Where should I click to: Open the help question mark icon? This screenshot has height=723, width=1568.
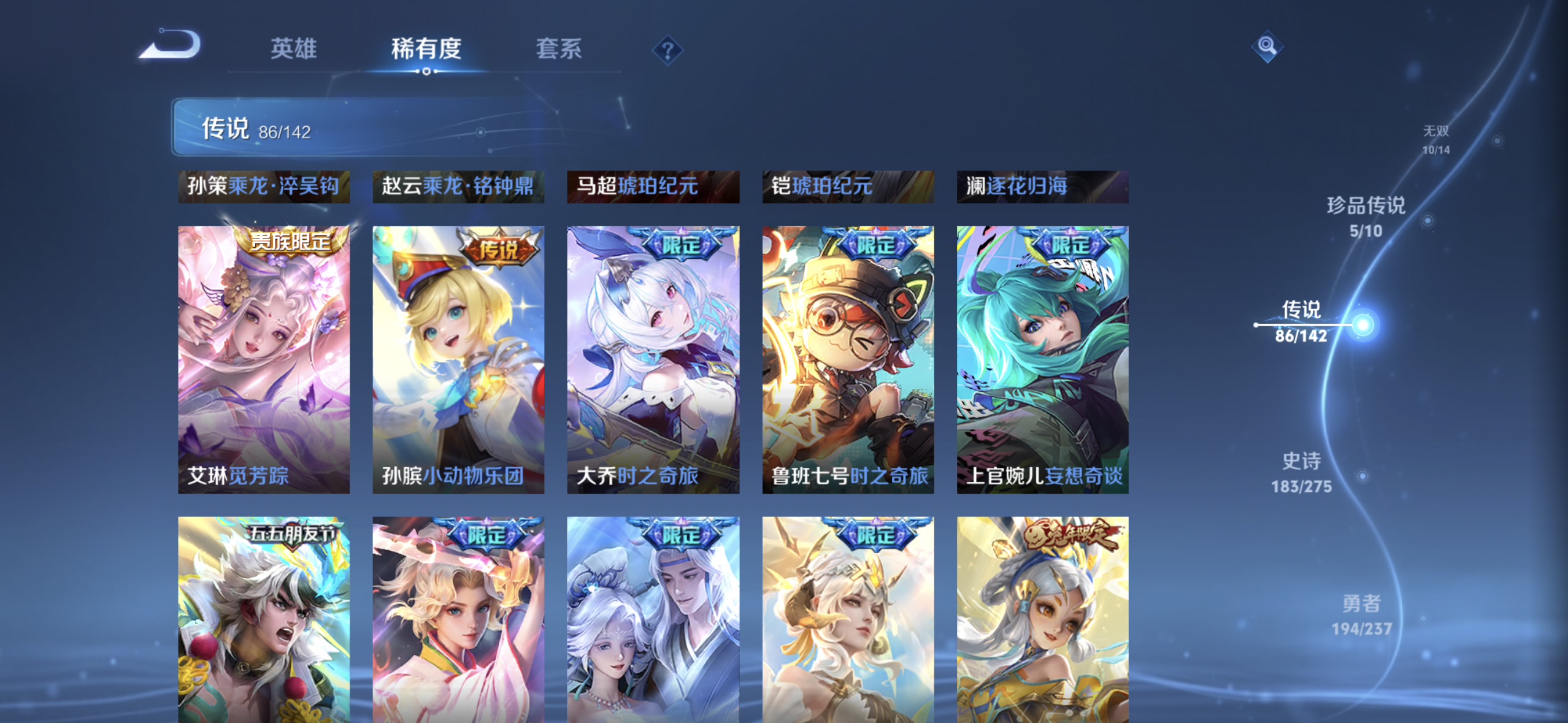coord(669,49)
